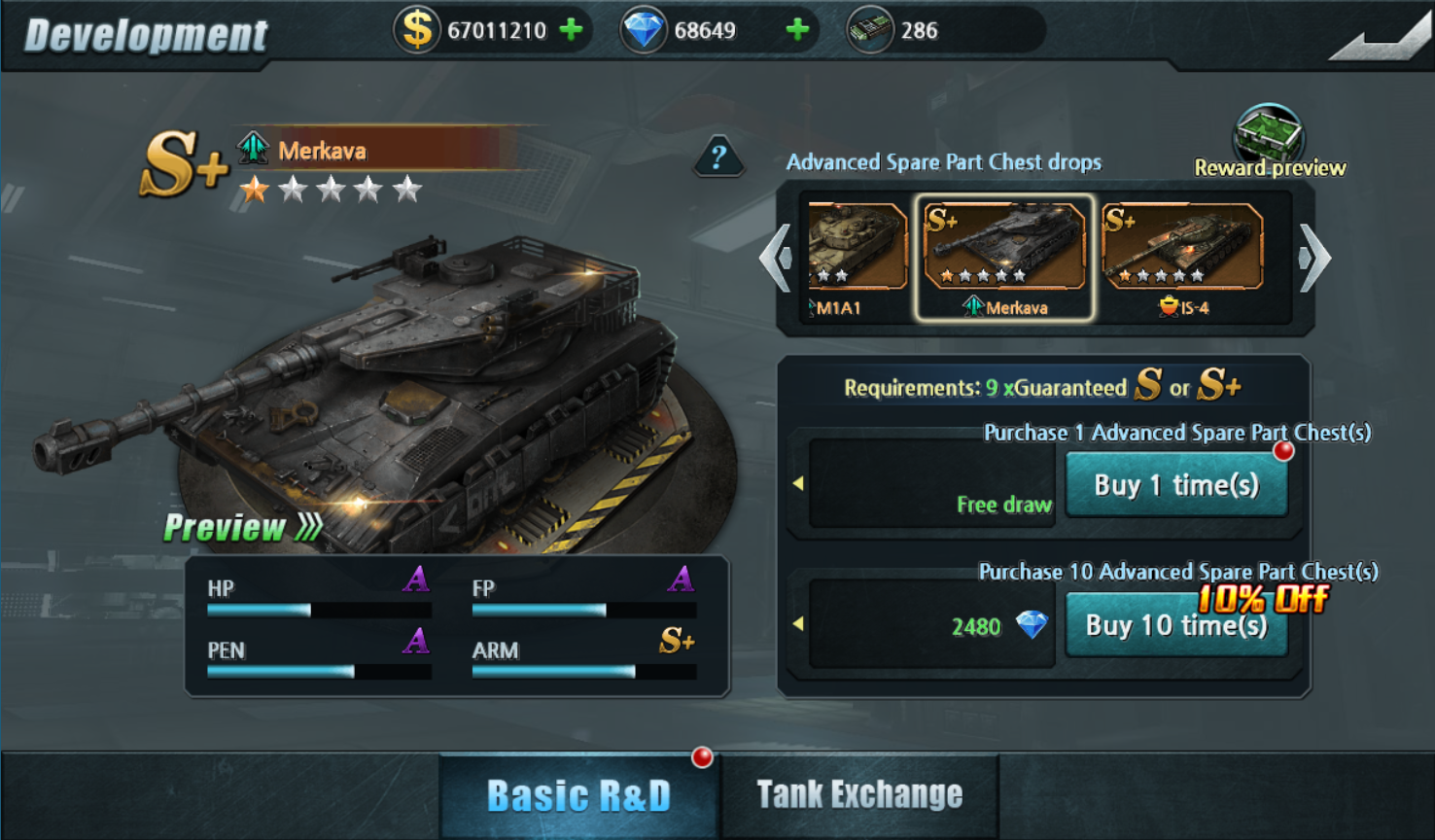This screenshot has height=840, width=1435.
Task: Choose the IS-4 tank thumbnail
Action: coord(1182,257)
